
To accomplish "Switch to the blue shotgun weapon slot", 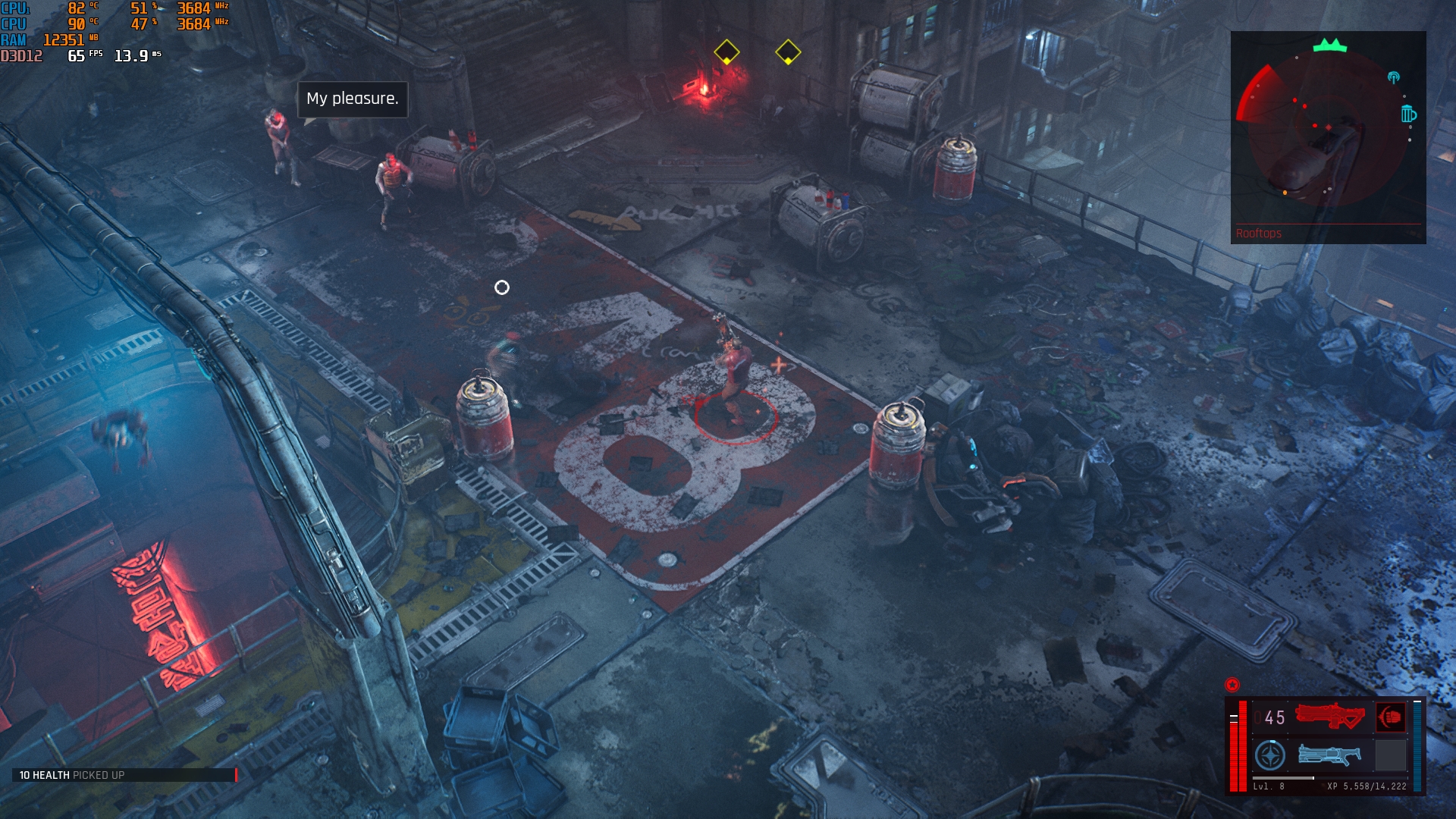I will pos(1329,755).
